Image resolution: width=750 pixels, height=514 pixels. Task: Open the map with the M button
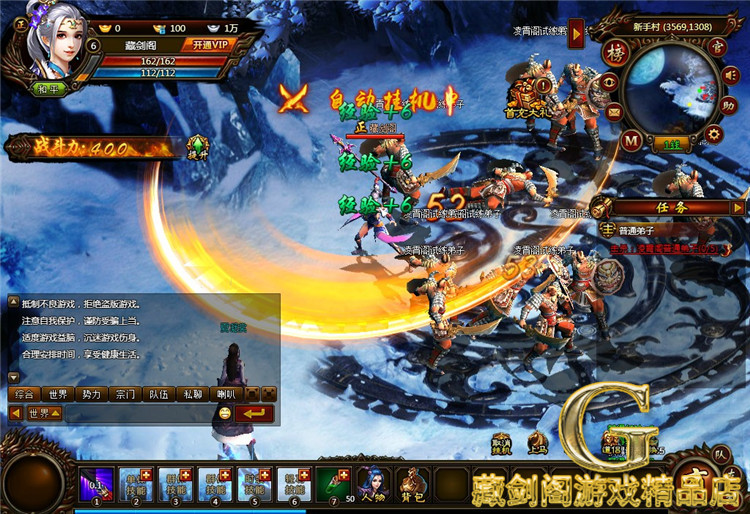pos(631,140)
